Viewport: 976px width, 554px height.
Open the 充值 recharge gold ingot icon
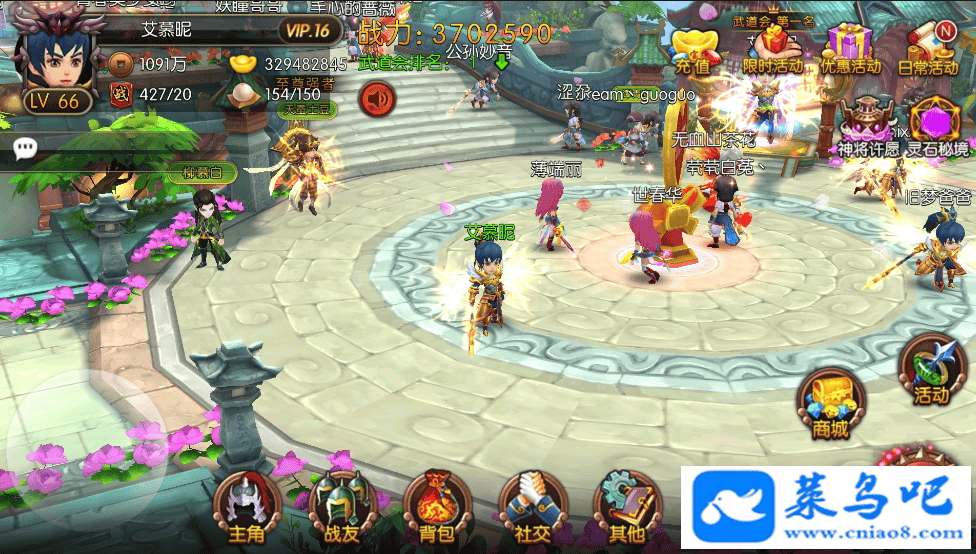[x=692, y=50]
